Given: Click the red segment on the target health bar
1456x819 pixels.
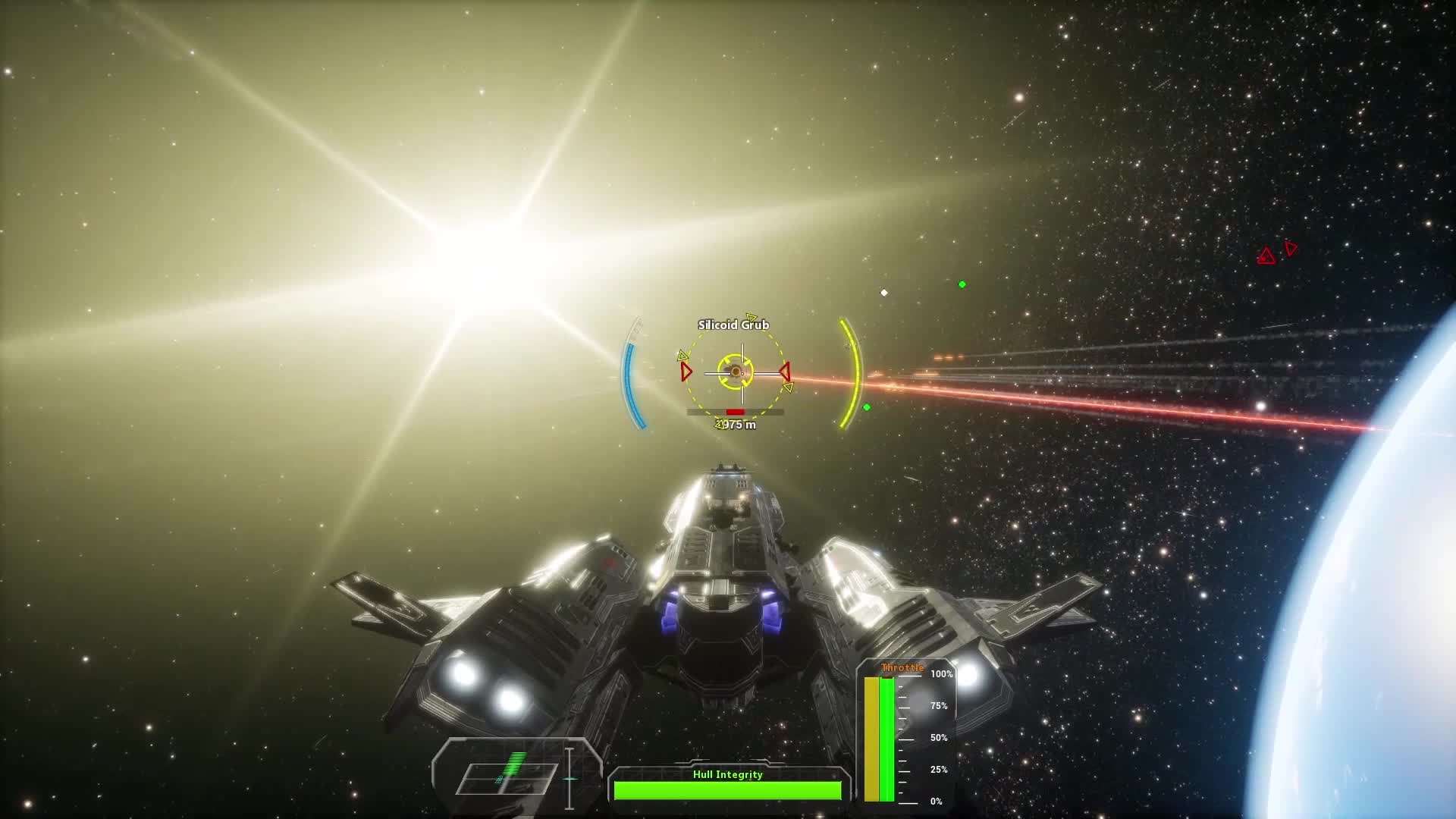Looking at the screenshot, I should [x=735, y=412].
